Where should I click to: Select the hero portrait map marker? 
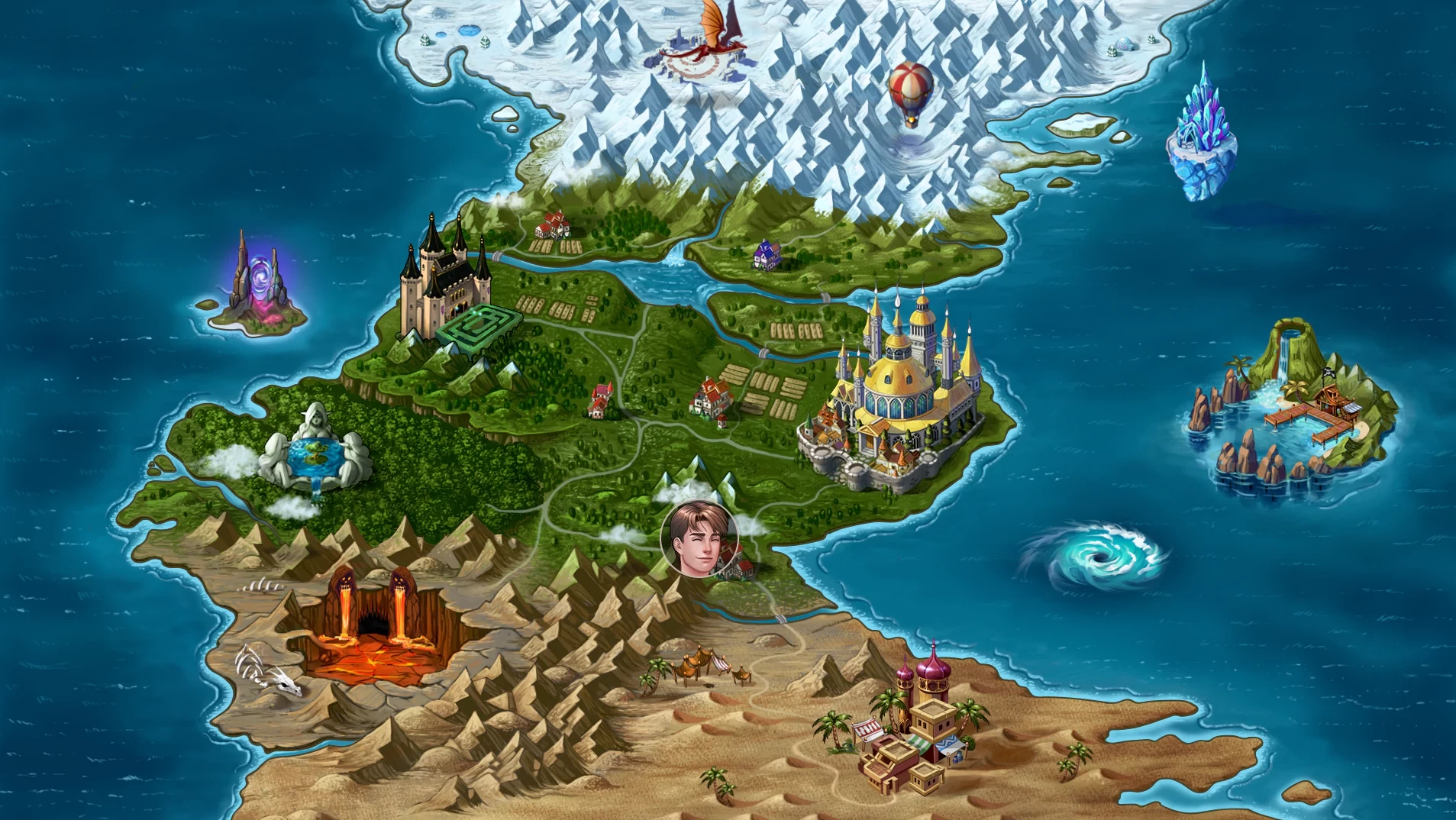699,539
